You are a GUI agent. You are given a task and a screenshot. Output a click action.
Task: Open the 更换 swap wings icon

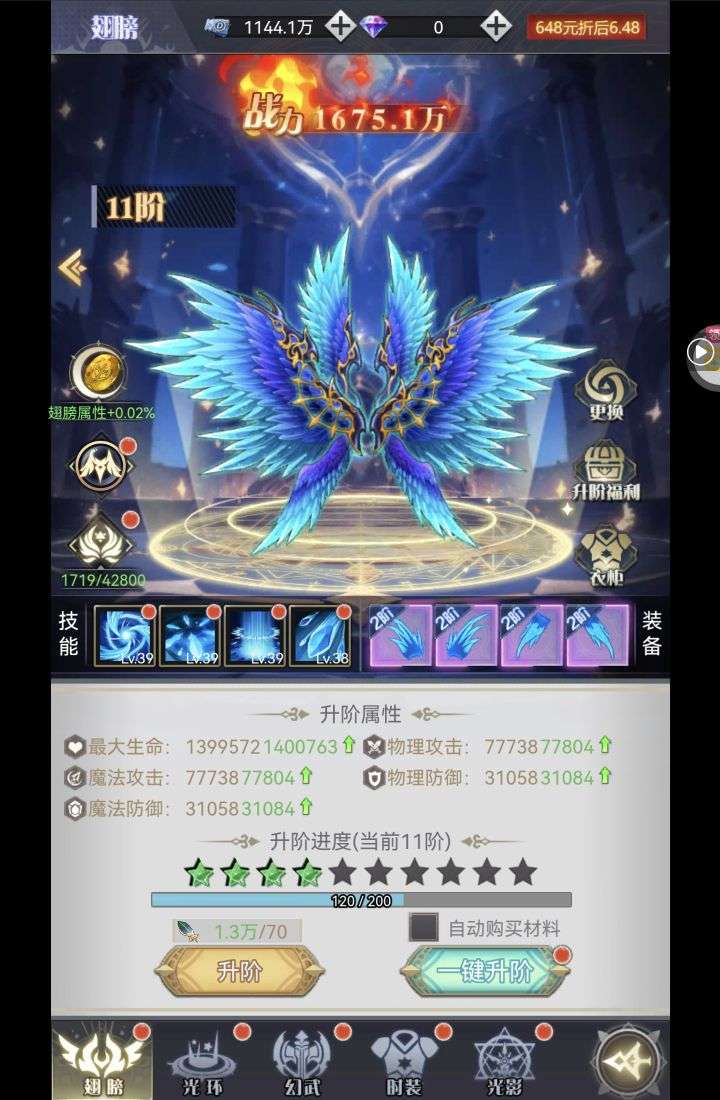[606, 388]
